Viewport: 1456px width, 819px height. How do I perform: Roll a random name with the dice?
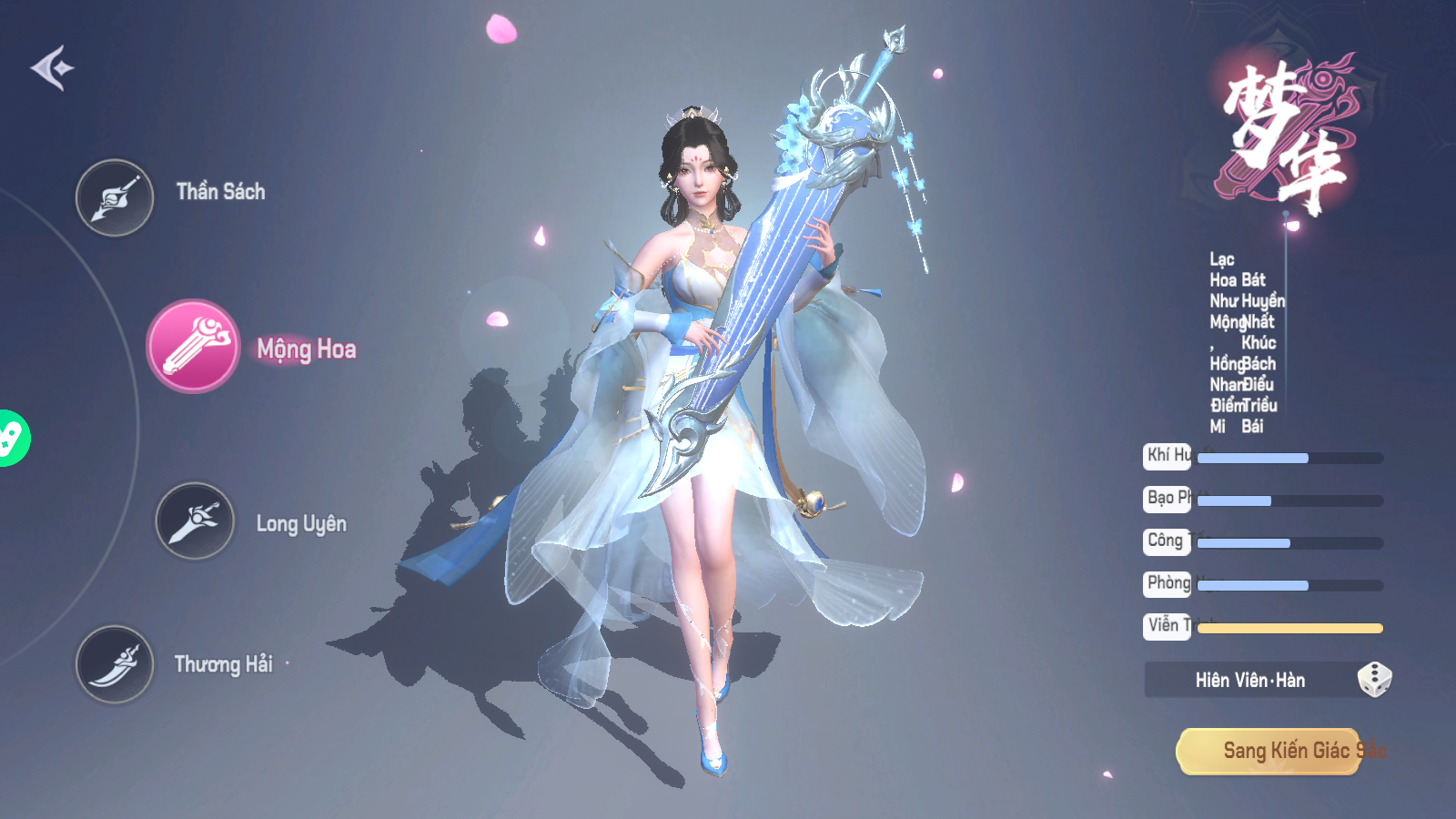tap(1374, 680)
